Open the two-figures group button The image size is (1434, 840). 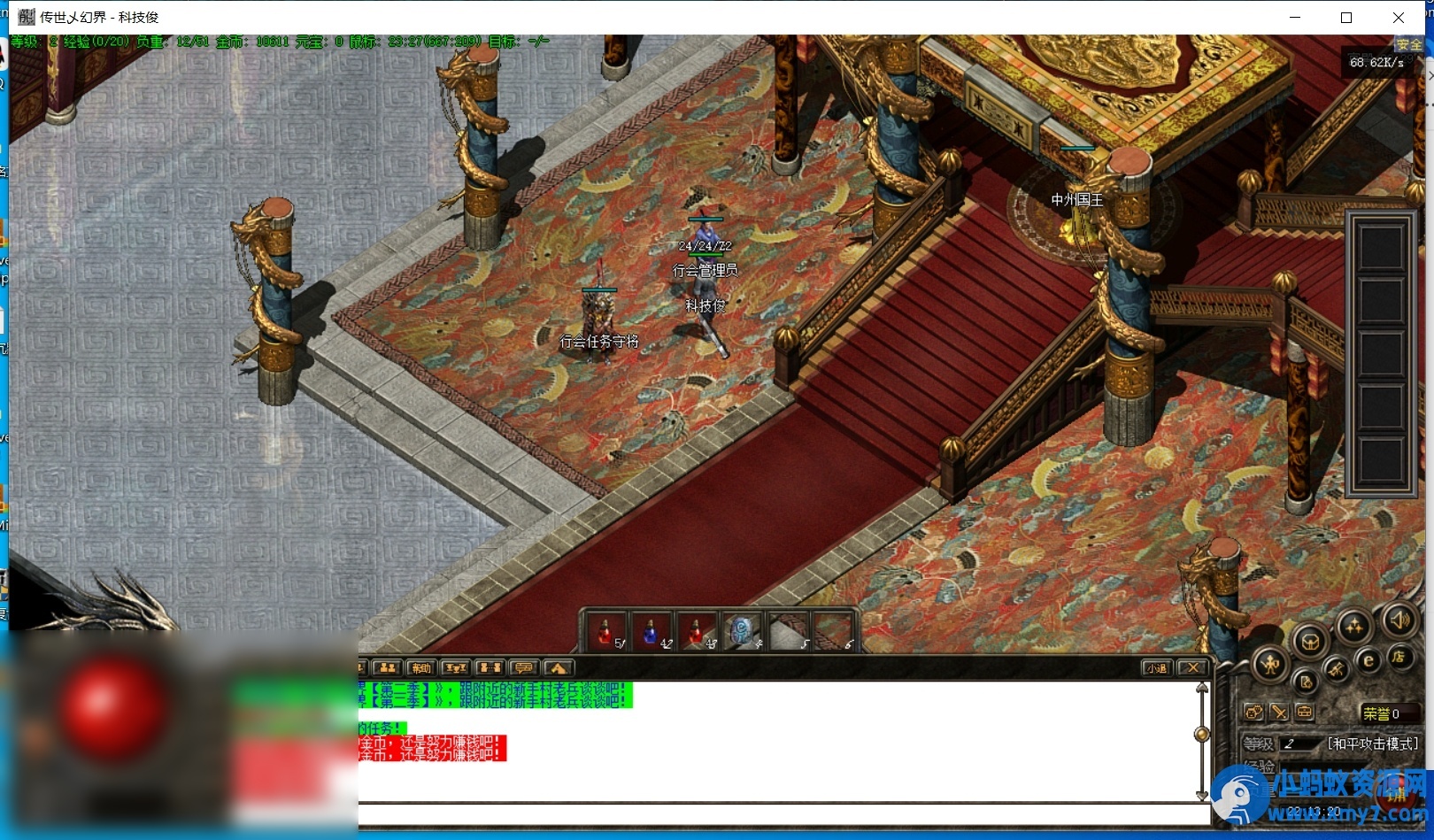pyautogui.click(x=387, y=668)
